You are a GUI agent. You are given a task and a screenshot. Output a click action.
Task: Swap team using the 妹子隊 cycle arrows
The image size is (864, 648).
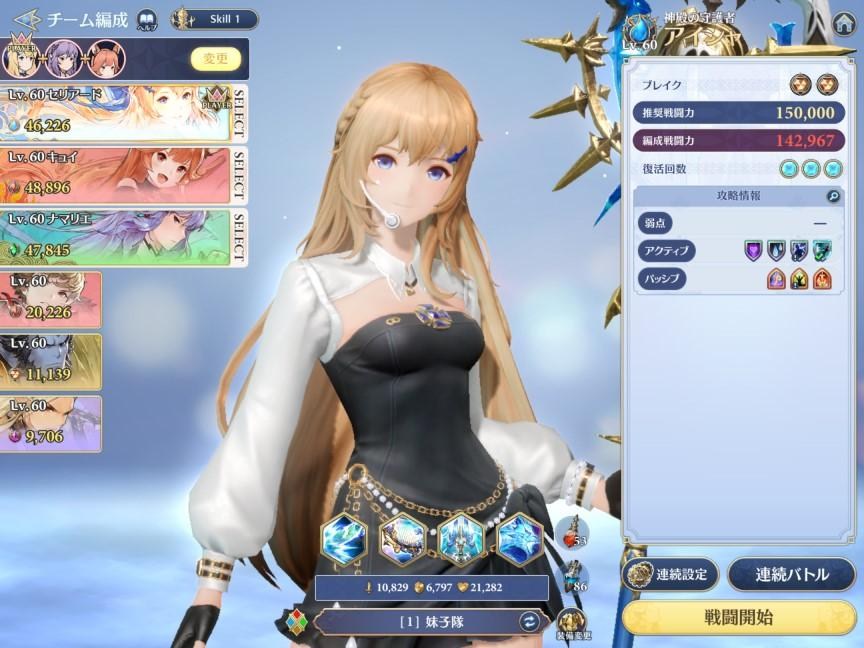(530, 621)
